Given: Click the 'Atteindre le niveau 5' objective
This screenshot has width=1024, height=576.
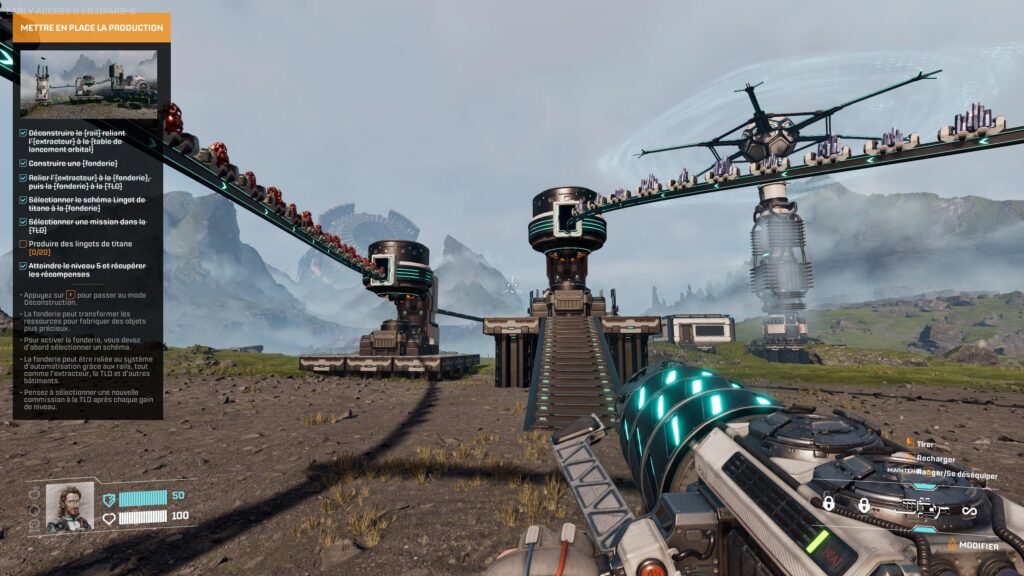Looking at the screenshot, I should point(88,272).
